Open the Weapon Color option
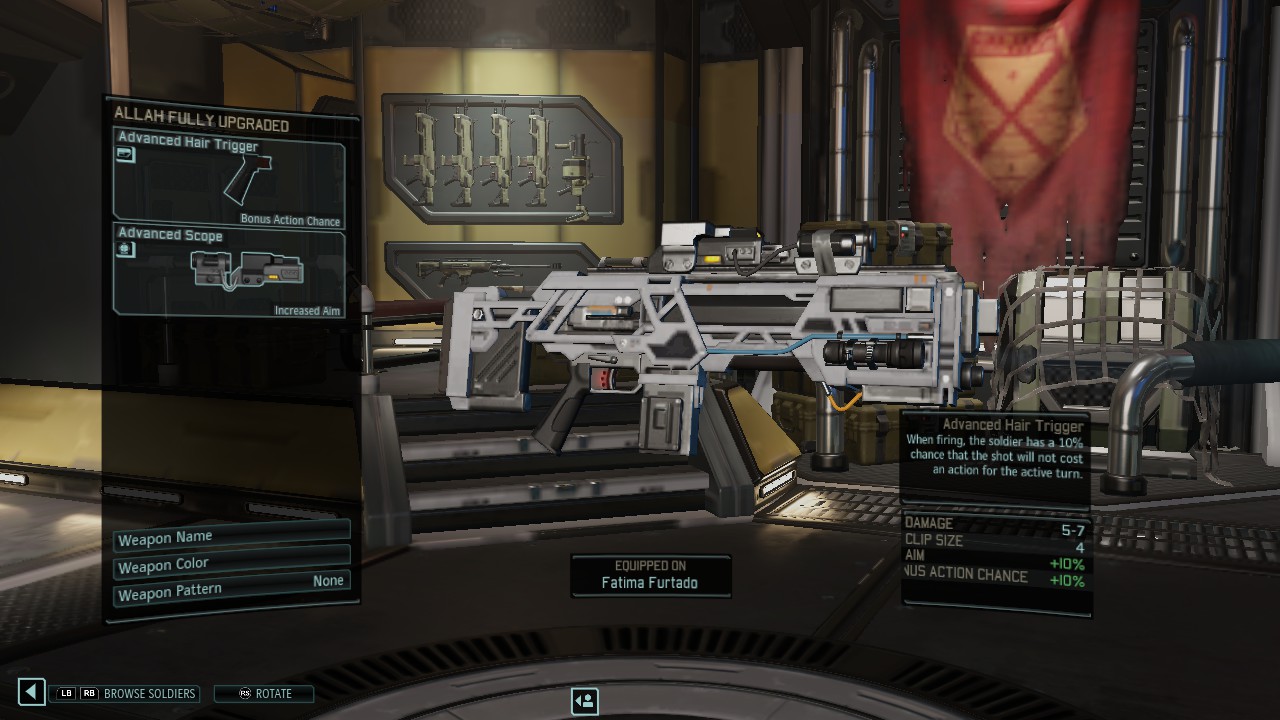 coord(231,565)
